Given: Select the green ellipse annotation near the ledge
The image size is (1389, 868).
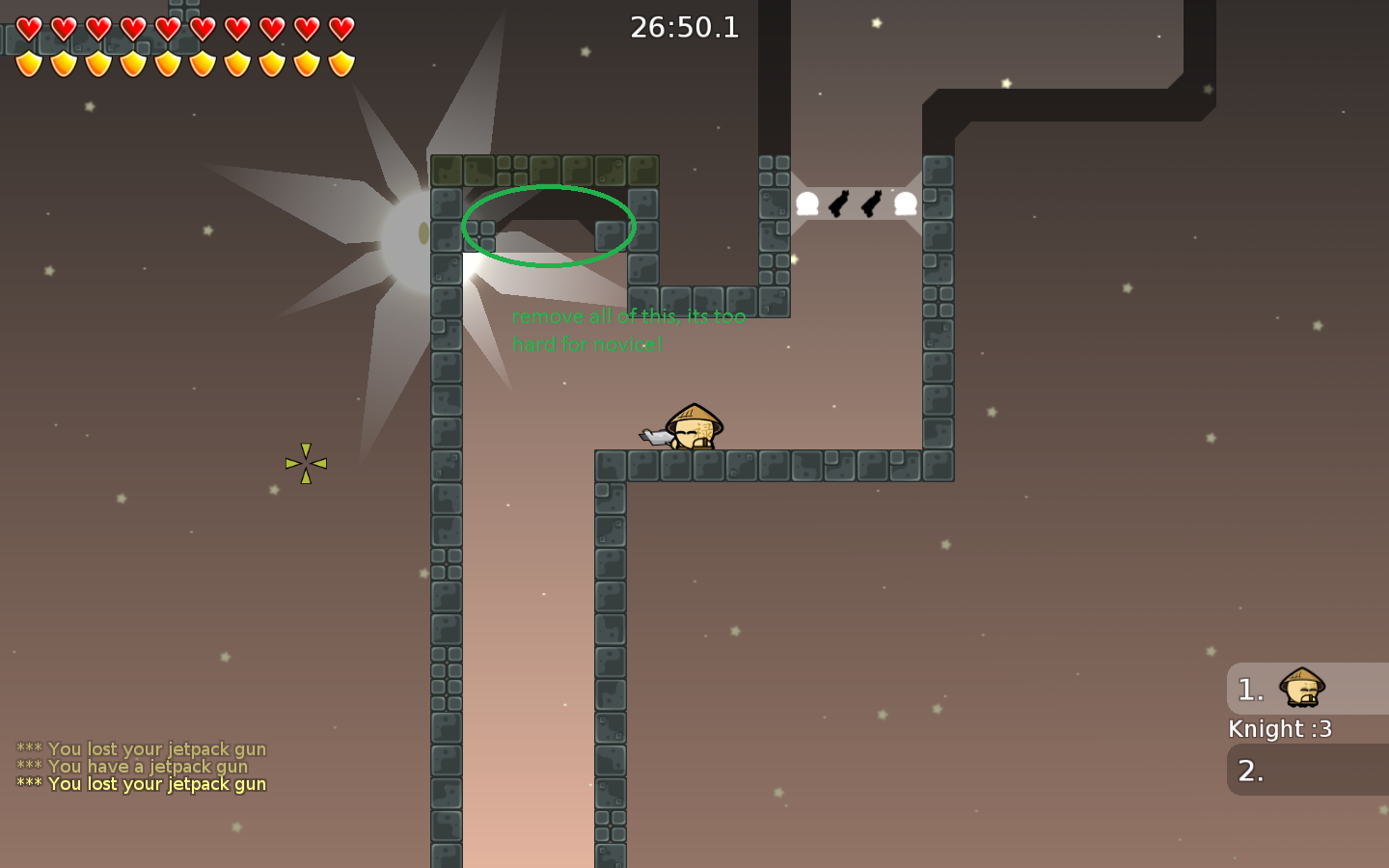Looking at the screenshot, I should tap(549, 225).
